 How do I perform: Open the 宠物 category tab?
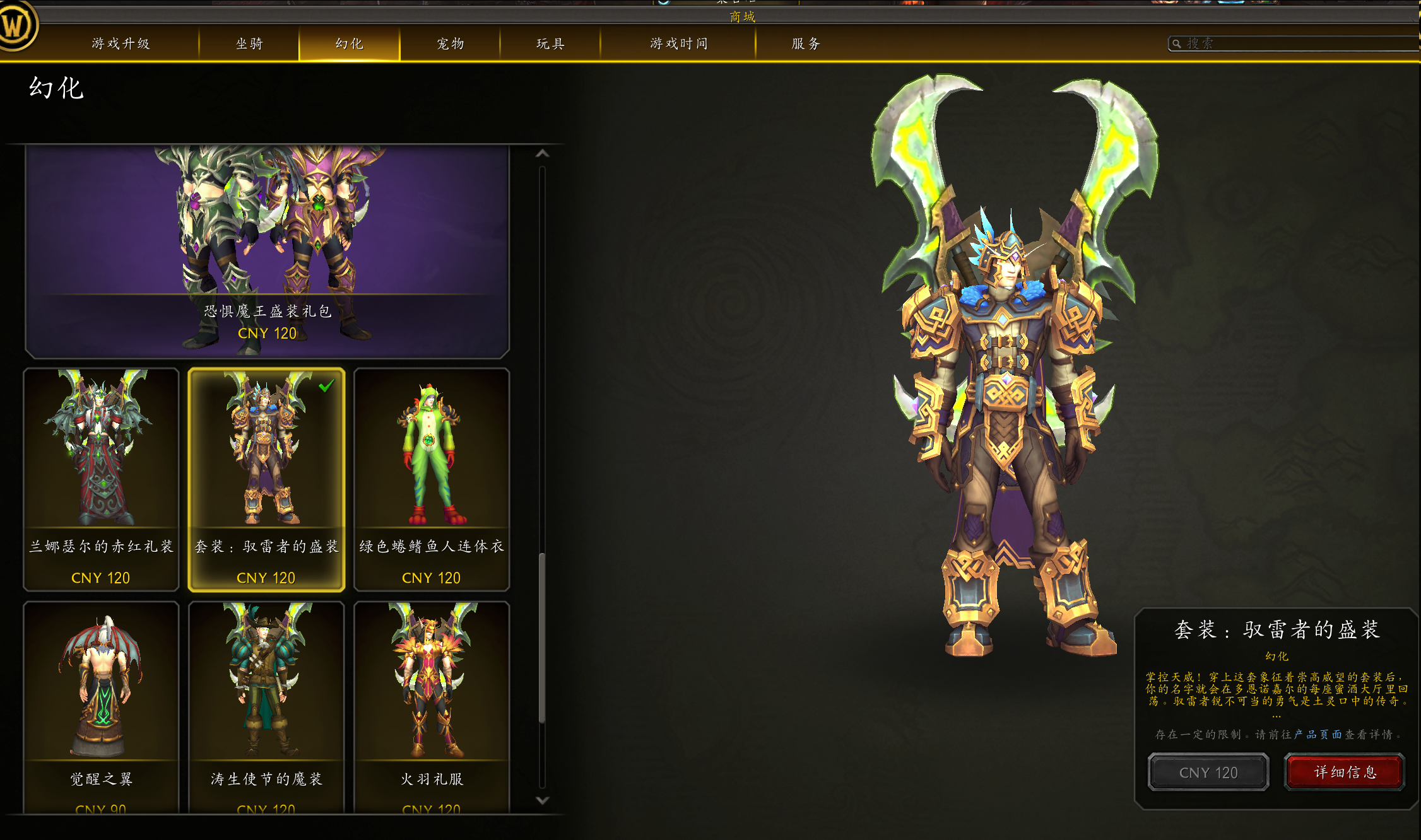pos(450,44)
